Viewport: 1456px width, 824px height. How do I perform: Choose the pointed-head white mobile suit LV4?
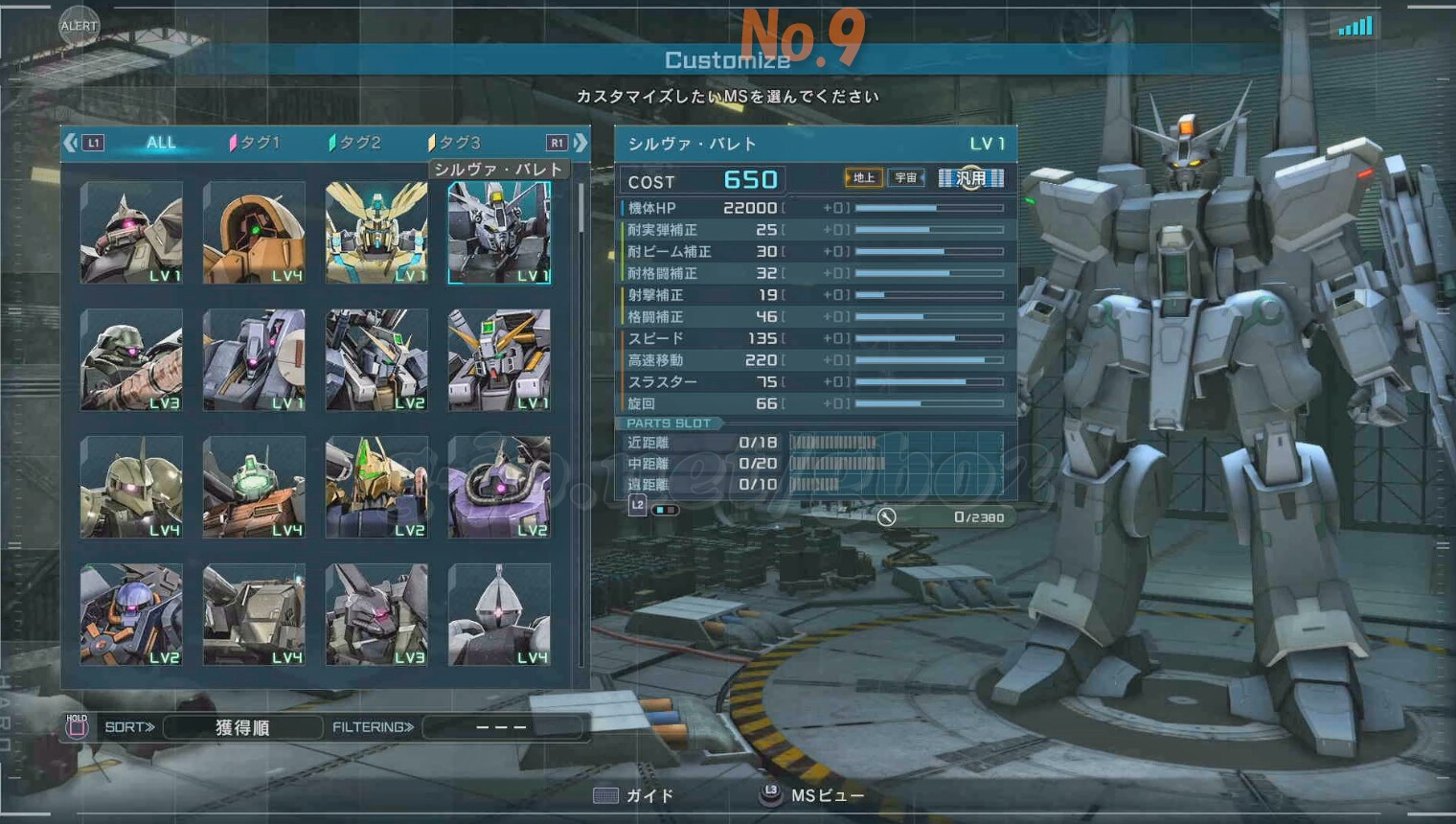pyautogui.click(x=499, y=615)
